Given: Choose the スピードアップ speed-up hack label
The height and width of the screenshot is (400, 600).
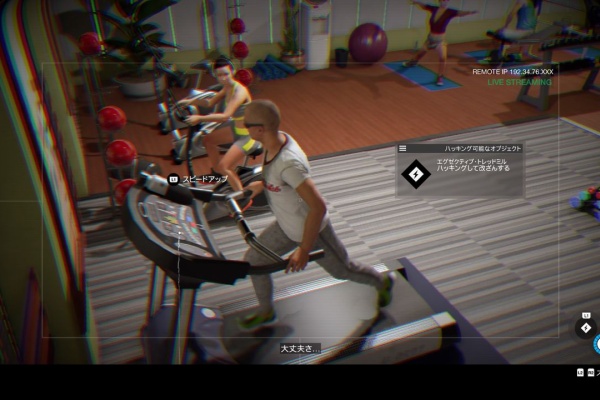Looking at the screenshot, I should click(203, 179).
